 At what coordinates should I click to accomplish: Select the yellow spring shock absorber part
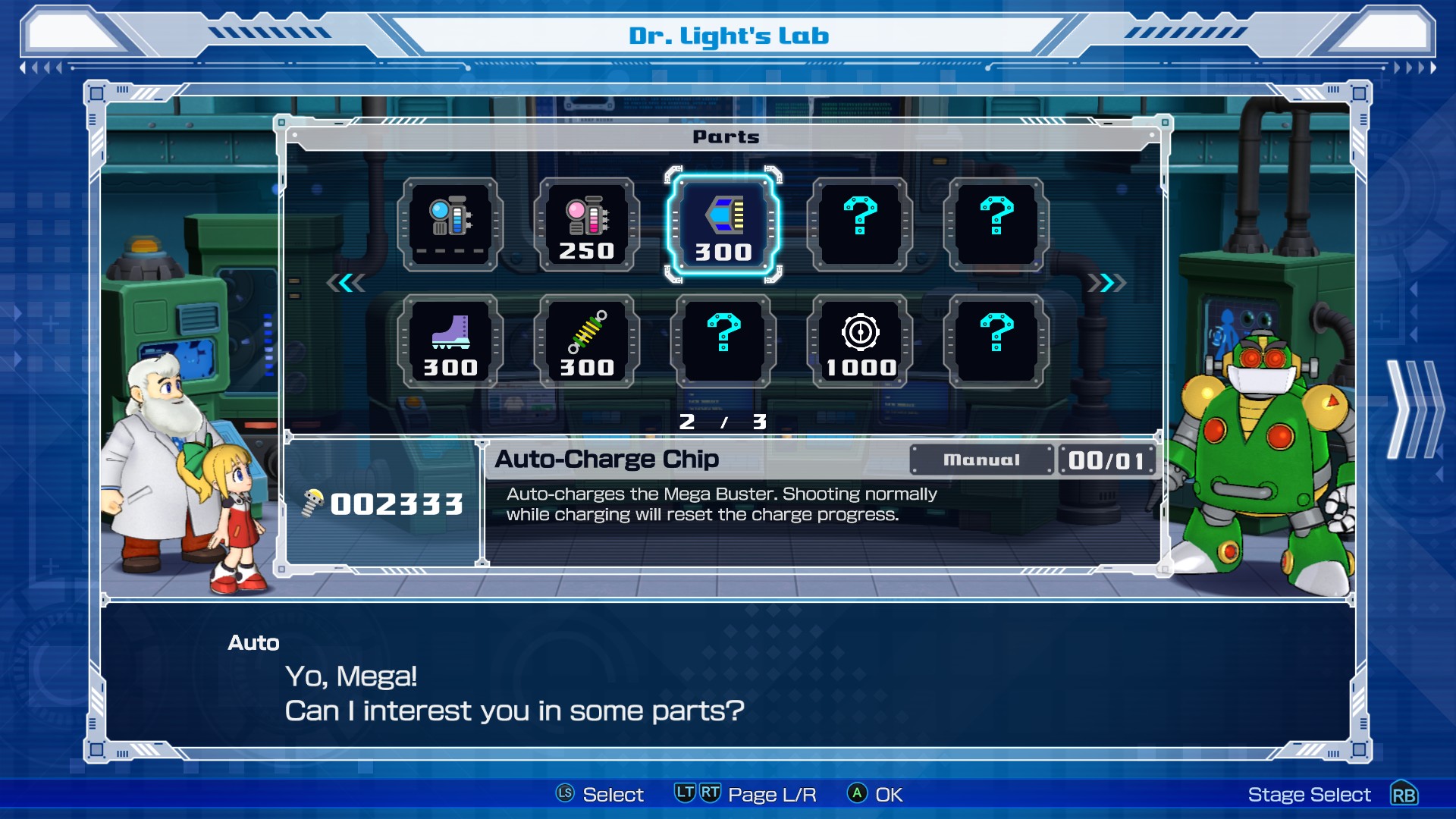tap(586, 342)
